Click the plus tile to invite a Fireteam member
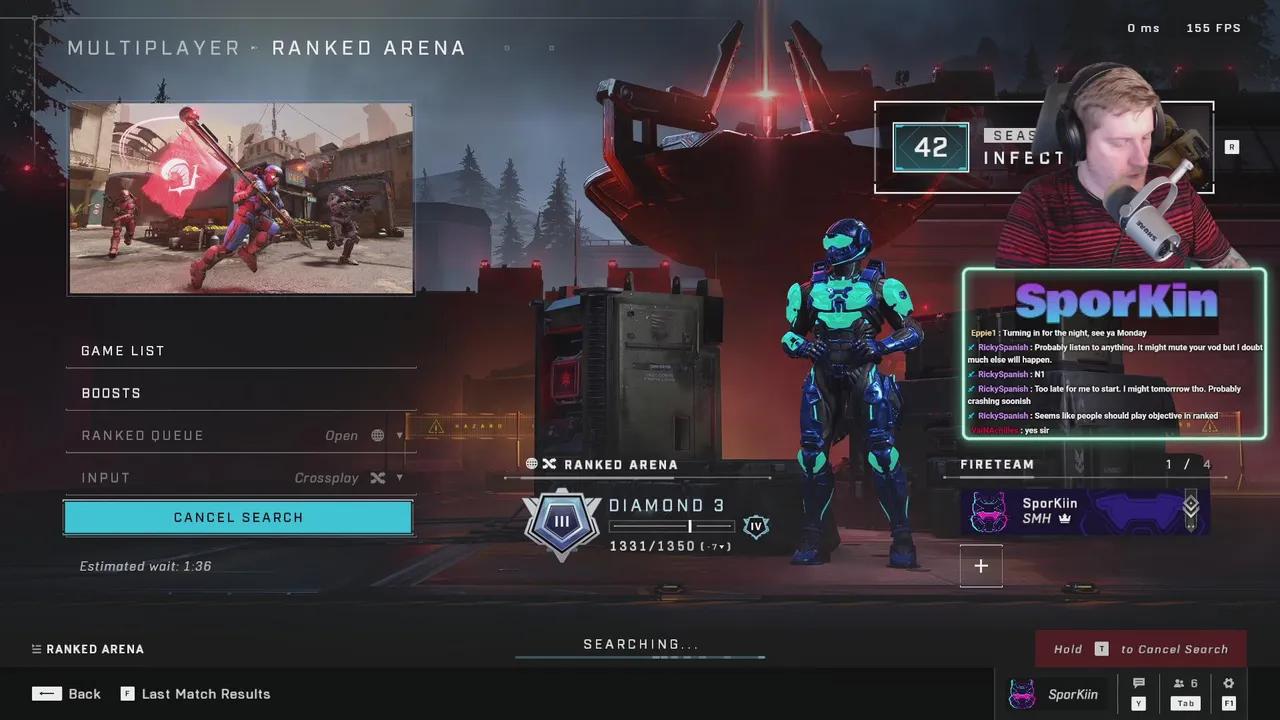This screenshot has width=1280, height=720. point(981,566)
